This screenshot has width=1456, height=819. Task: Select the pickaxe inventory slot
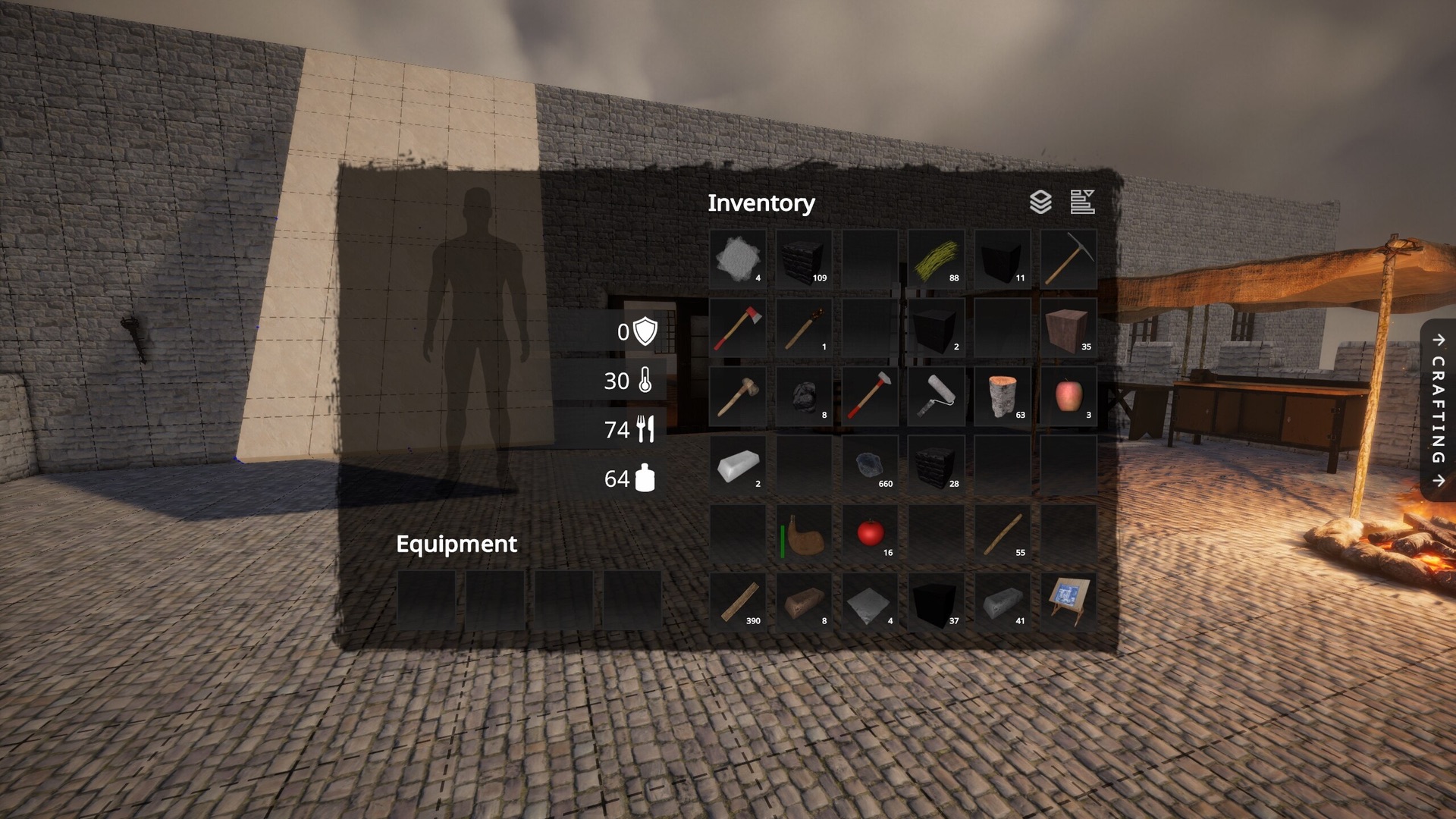click(x=1068, y=259)
